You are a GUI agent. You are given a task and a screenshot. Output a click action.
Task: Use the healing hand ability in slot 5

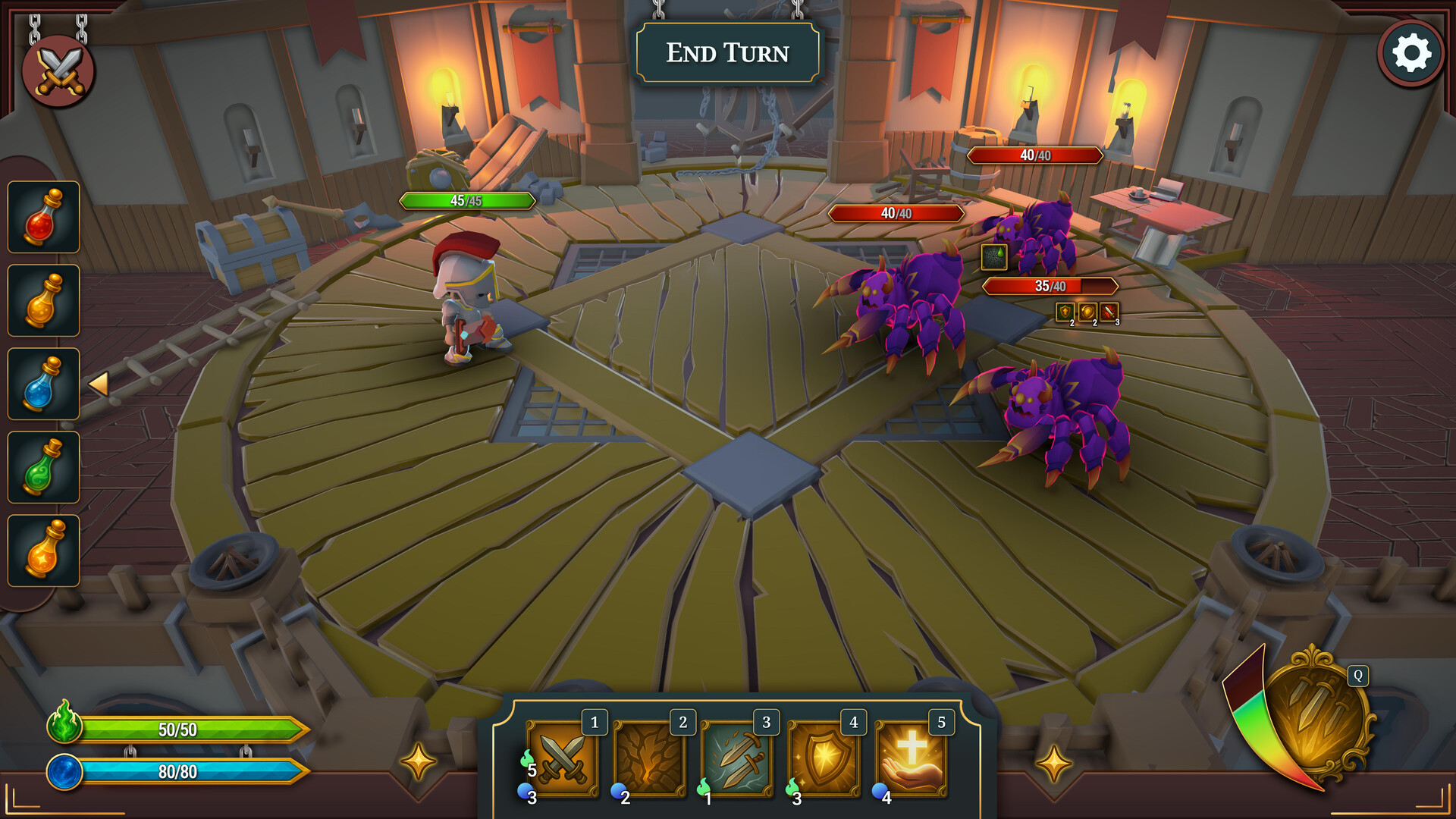(x=912, y=760)
